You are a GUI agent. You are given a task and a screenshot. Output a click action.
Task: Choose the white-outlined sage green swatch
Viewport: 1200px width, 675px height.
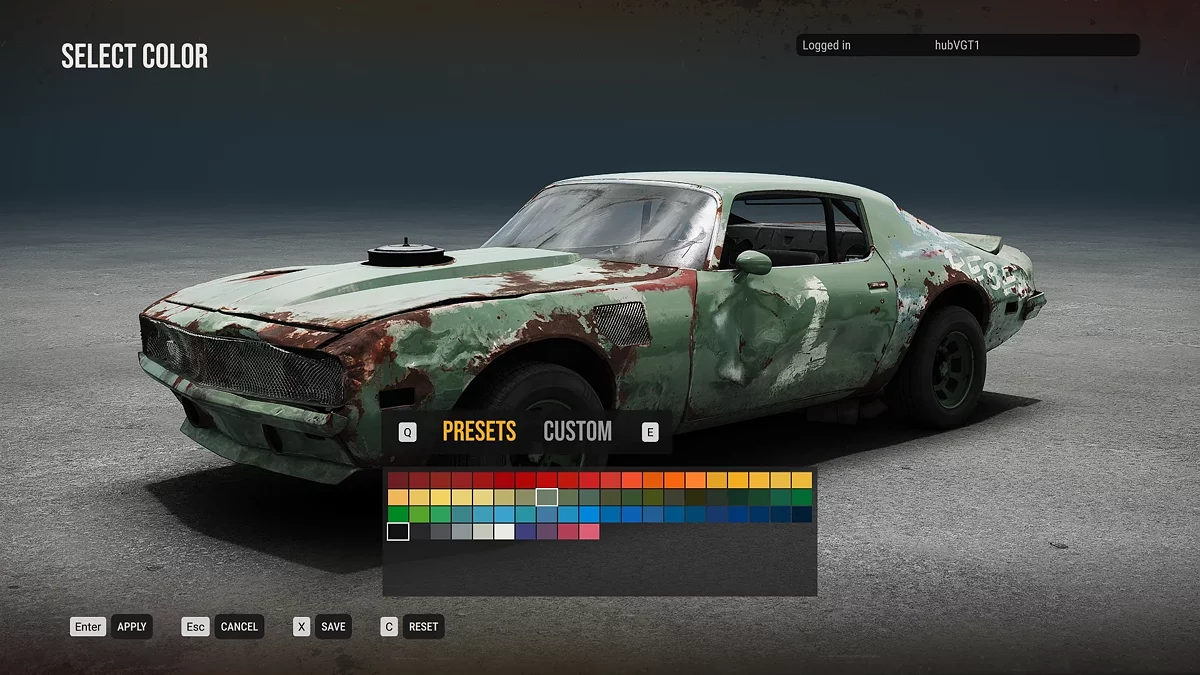[x=547, y=497]
